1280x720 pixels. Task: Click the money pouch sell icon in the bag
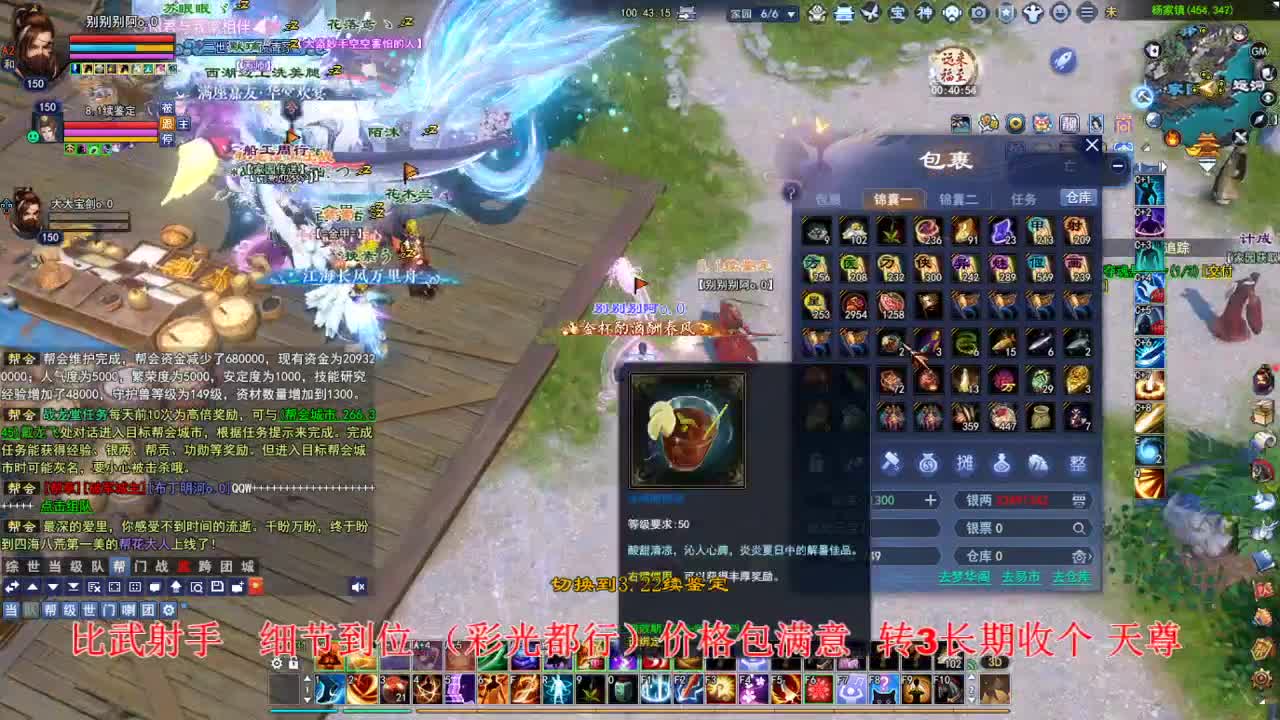(929, 463)
